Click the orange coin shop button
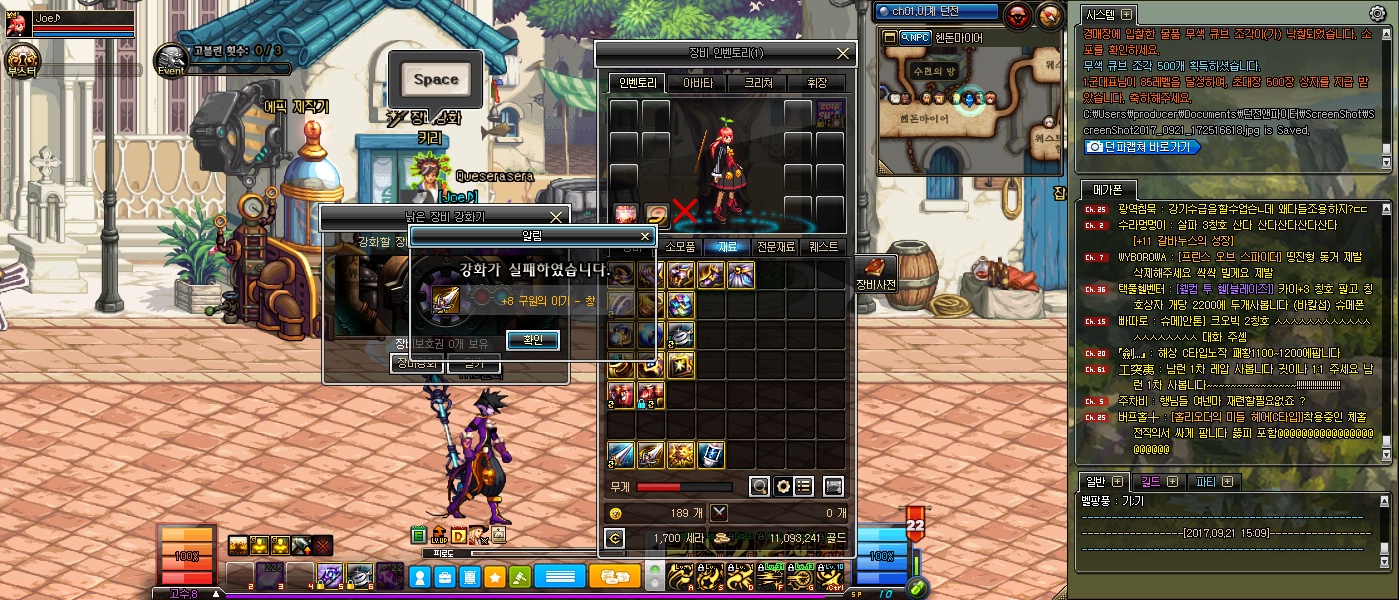1399x600 pixels. pos(614,576)
